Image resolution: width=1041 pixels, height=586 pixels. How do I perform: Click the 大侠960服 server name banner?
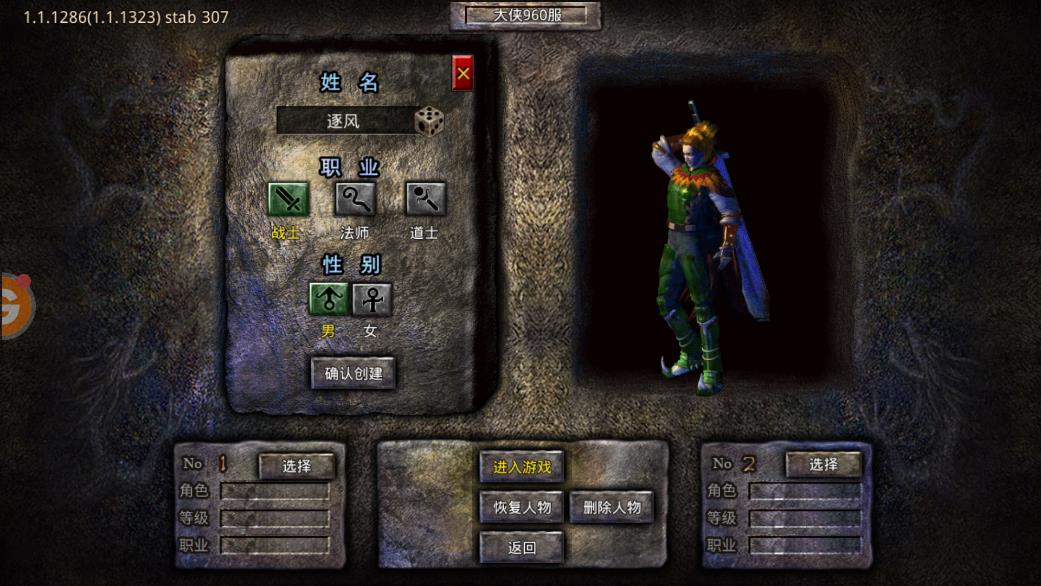tap(525, 16)
